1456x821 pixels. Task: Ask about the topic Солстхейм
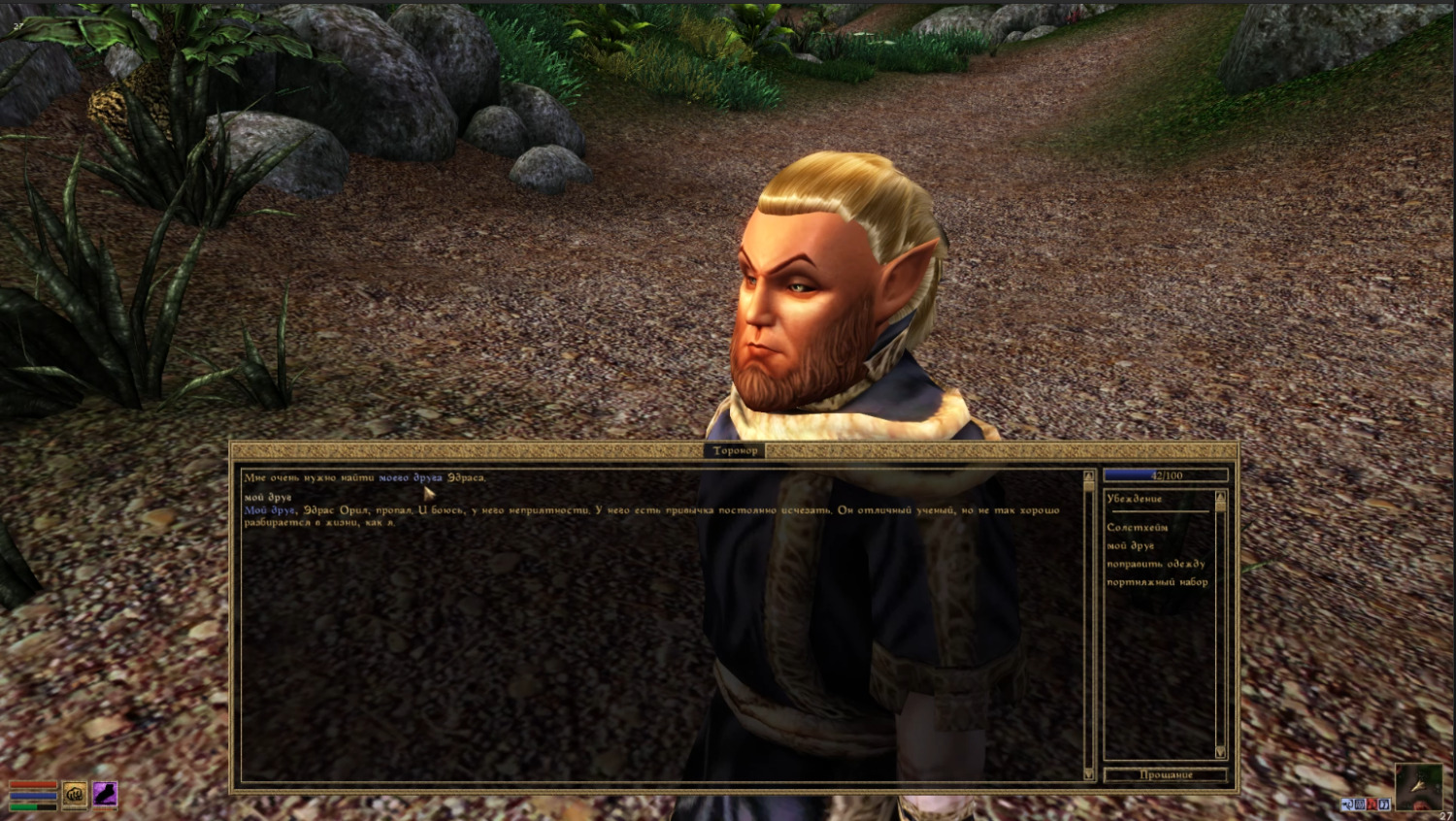[x=1137, y=527]
